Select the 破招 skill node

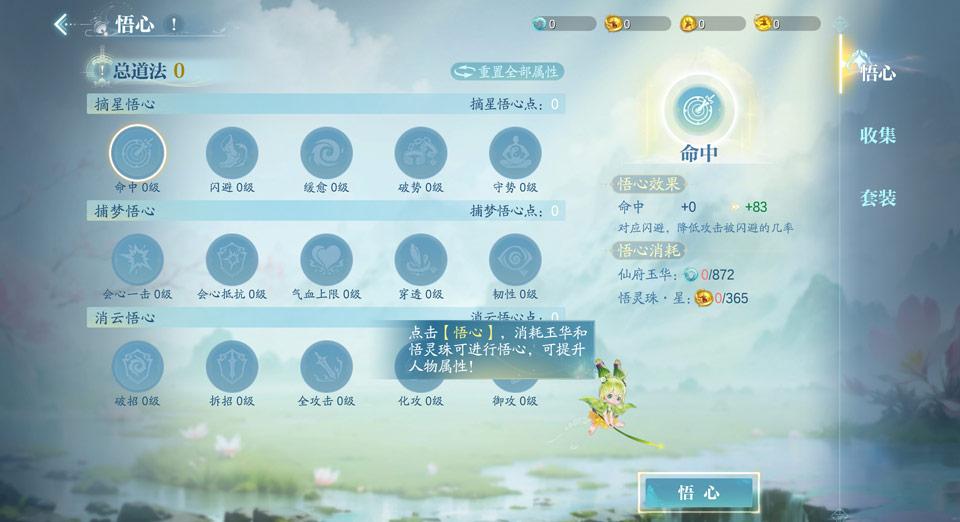click(x=137, y=367)
